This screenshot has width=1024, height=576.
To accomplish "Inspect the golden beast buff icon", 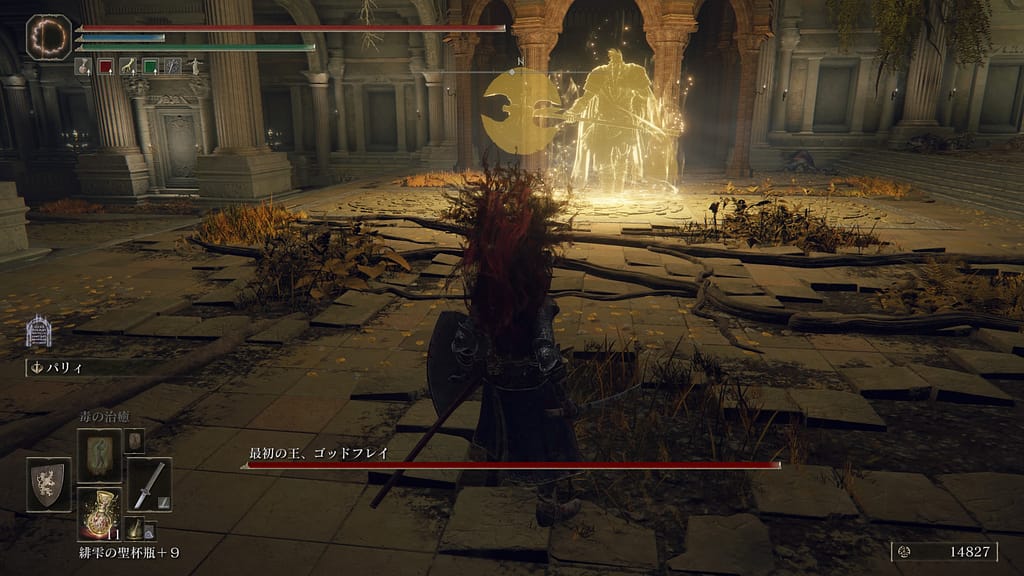I will (x=128, y=66).
